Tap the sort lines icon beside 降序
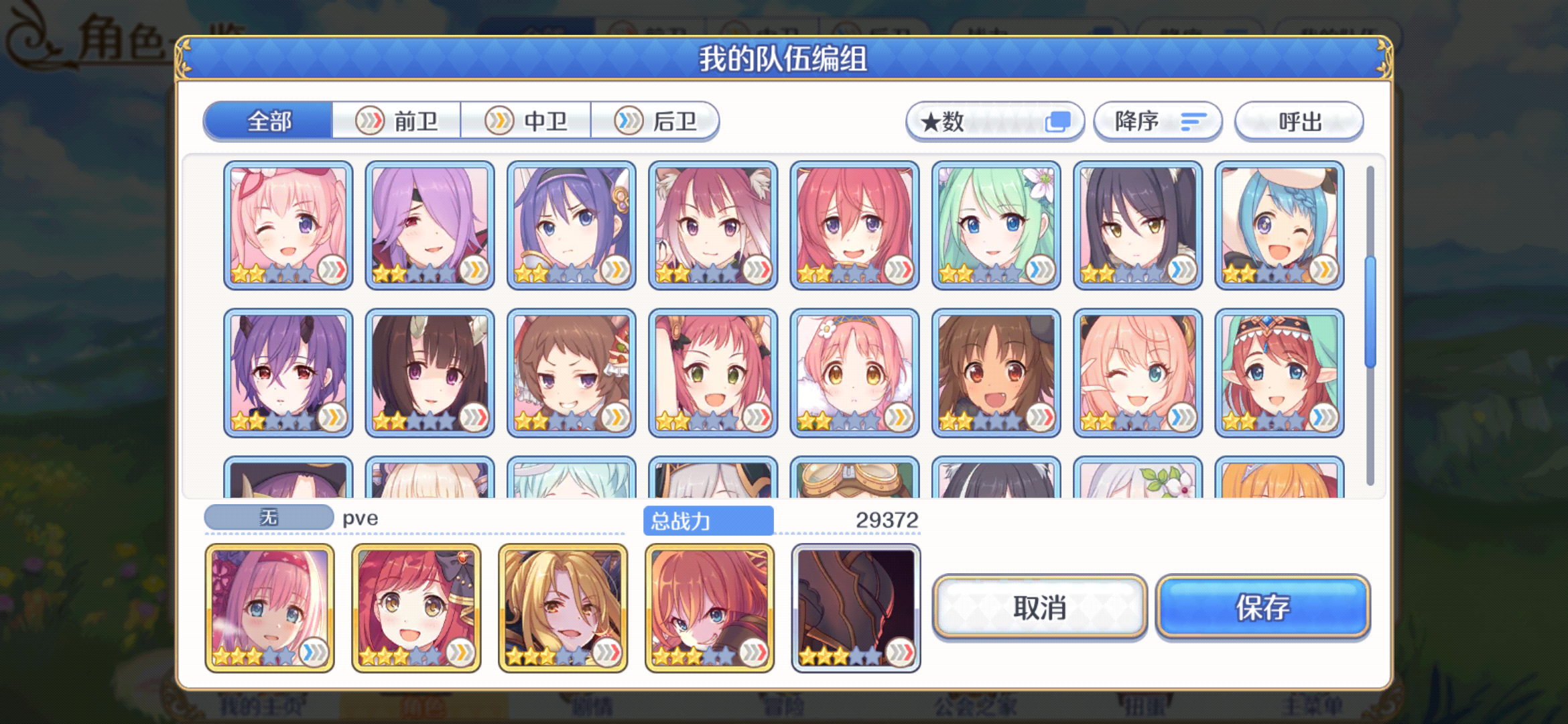The width and height of the screenshot is (1568, 724). click(1192, 121)
